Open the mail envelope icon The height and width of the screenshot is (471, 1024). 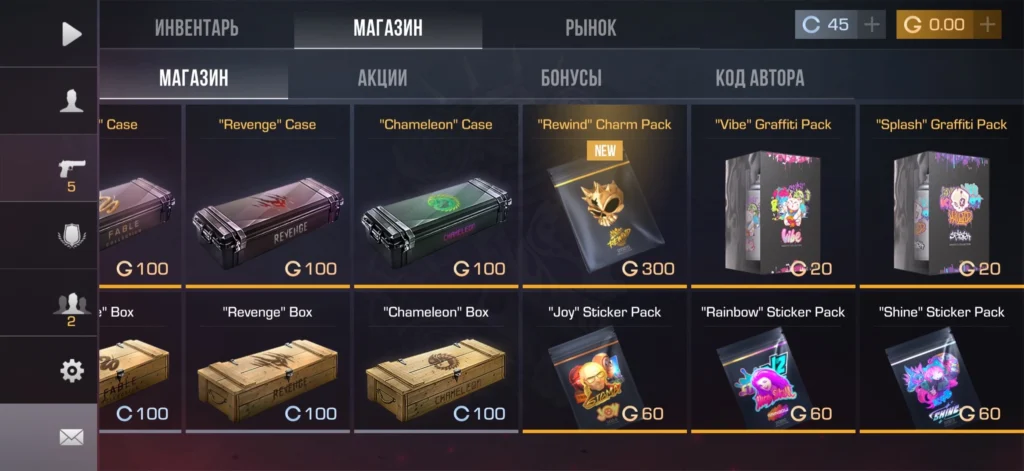[x=71, y=437]
